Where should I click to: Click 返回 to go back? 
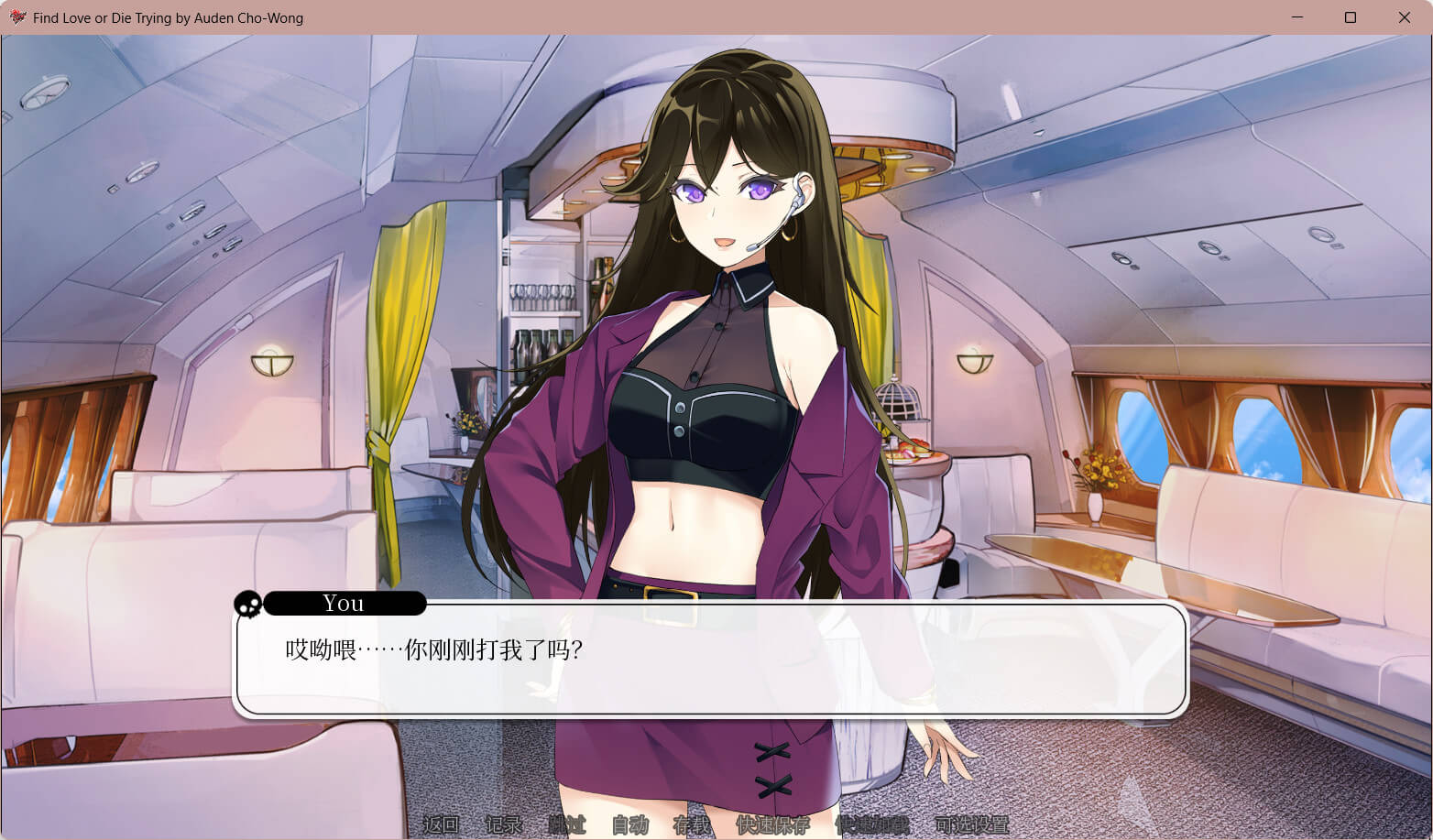(441, 825)
